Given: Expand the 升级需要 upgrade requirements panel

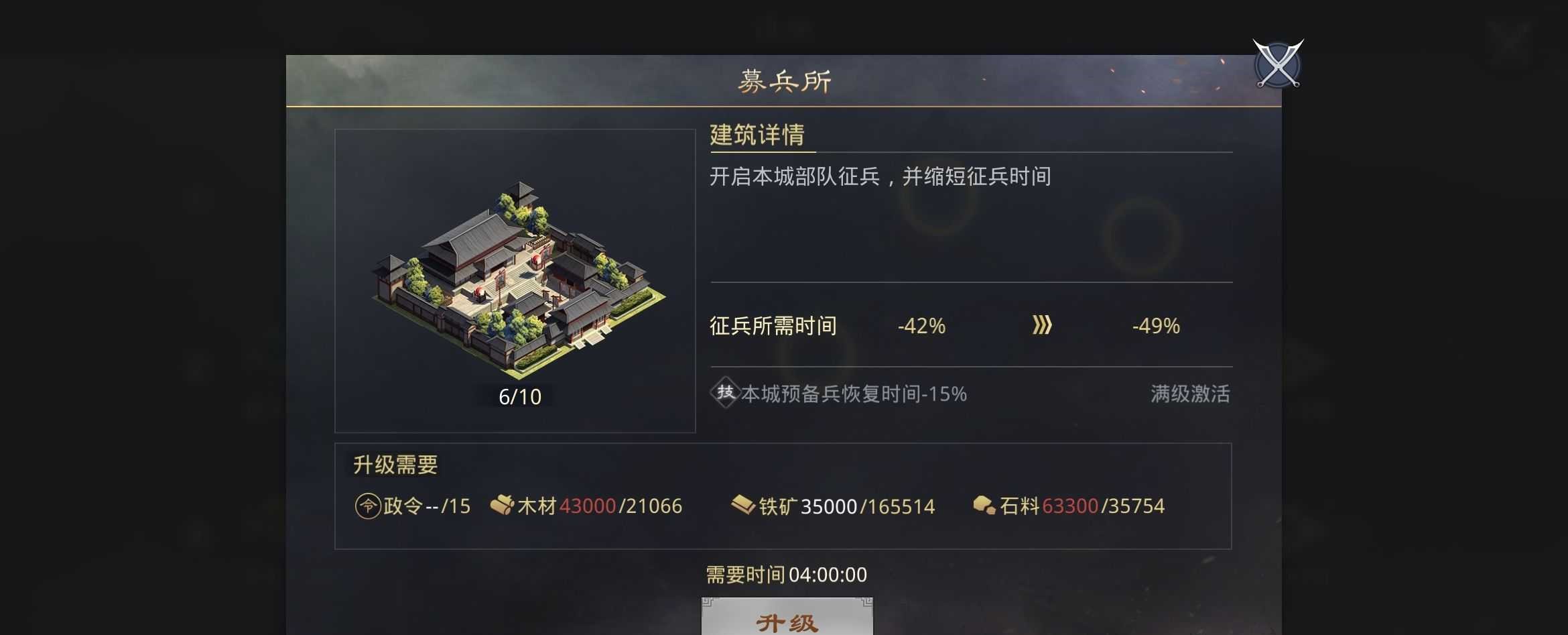Looking at the screenshot, I should [395, 465].
